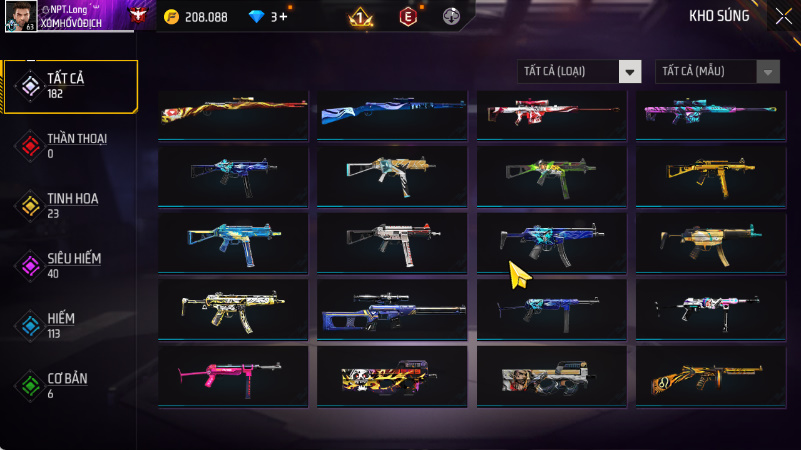Switch to the Thần Thoại tab
The image size is (801, 450).
[x=70, y=145]
